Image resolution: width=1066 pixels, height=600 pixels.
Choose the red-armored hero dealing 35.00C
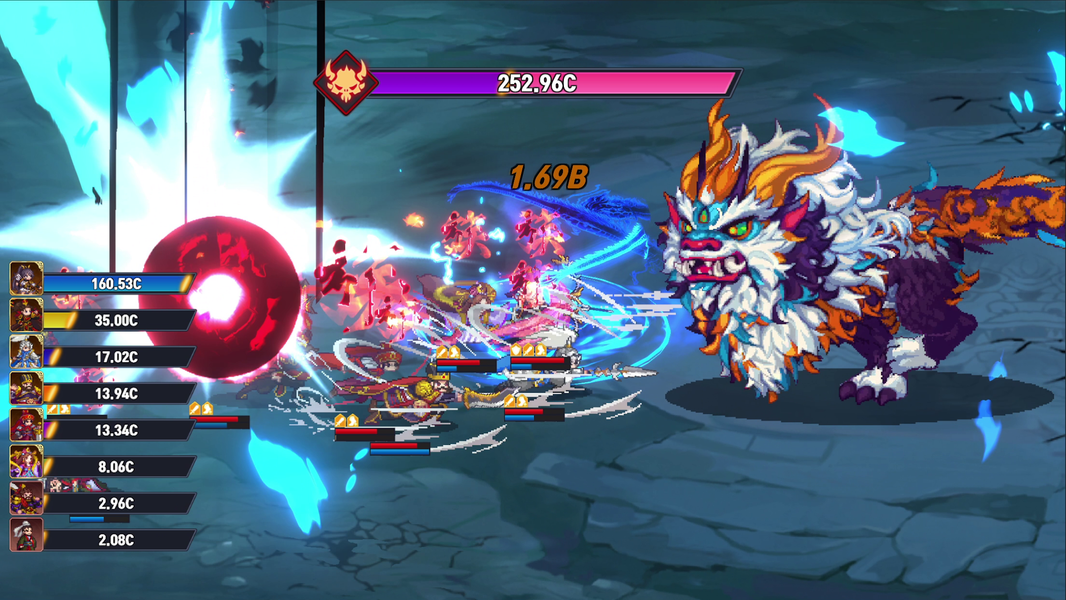[x=26, y=316]
